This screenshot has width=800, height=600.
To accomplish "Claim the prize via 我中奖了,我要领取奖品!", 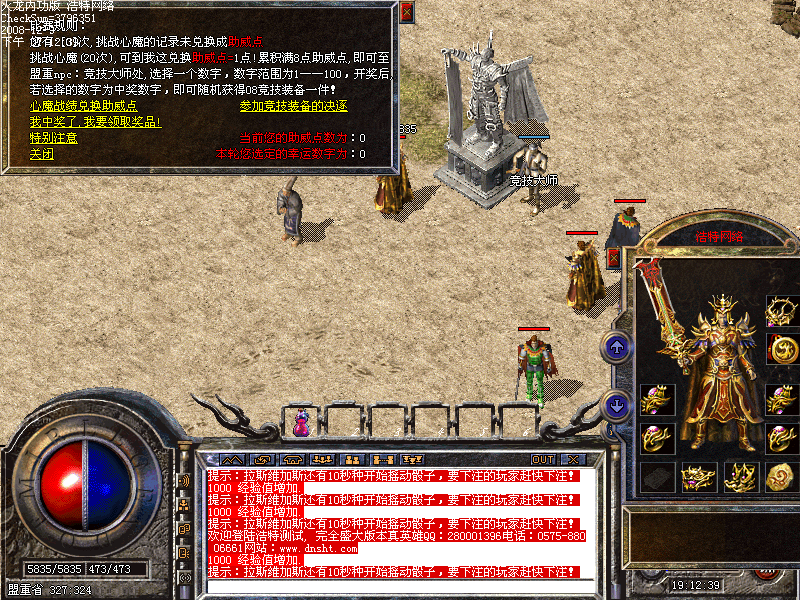I will pos(95,122).
